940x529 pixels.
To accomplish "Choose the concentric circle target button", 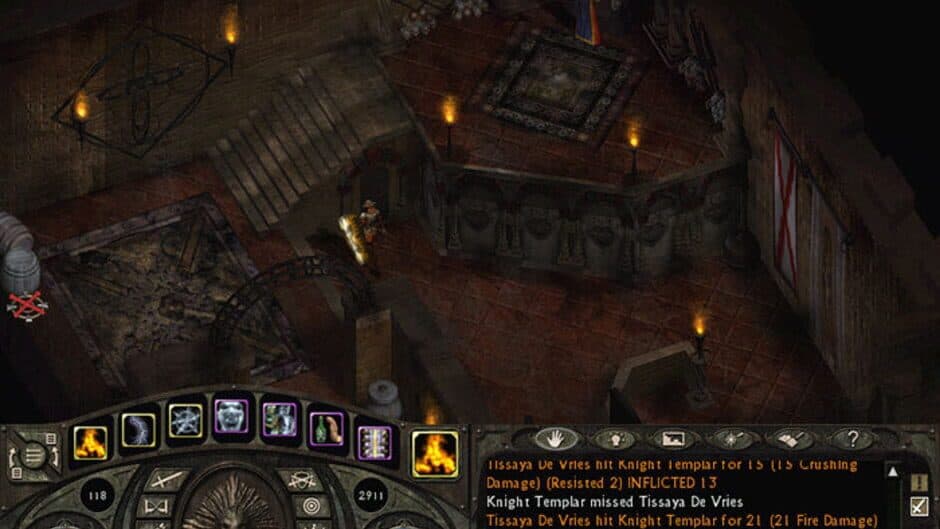I will (312, 506).
